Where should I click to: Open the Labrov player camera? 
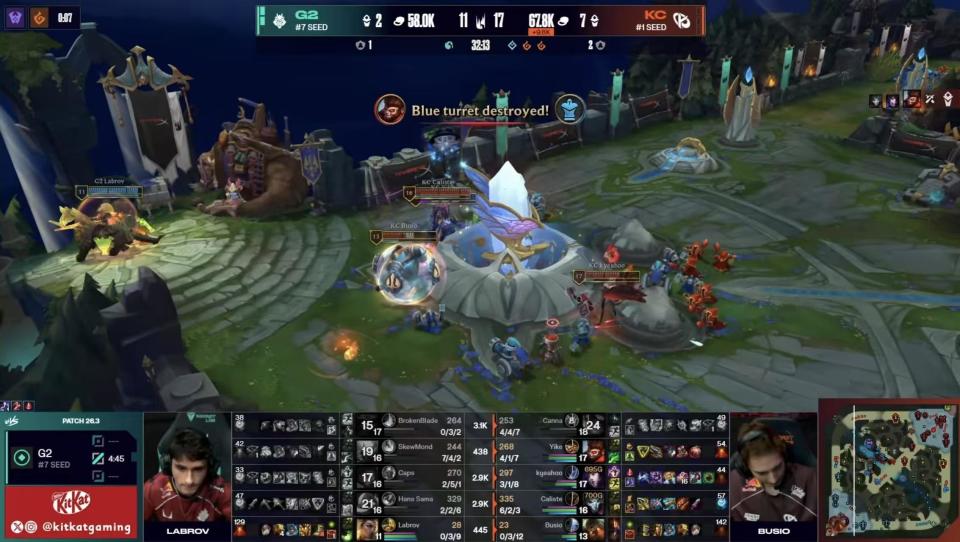coord(187,470)
